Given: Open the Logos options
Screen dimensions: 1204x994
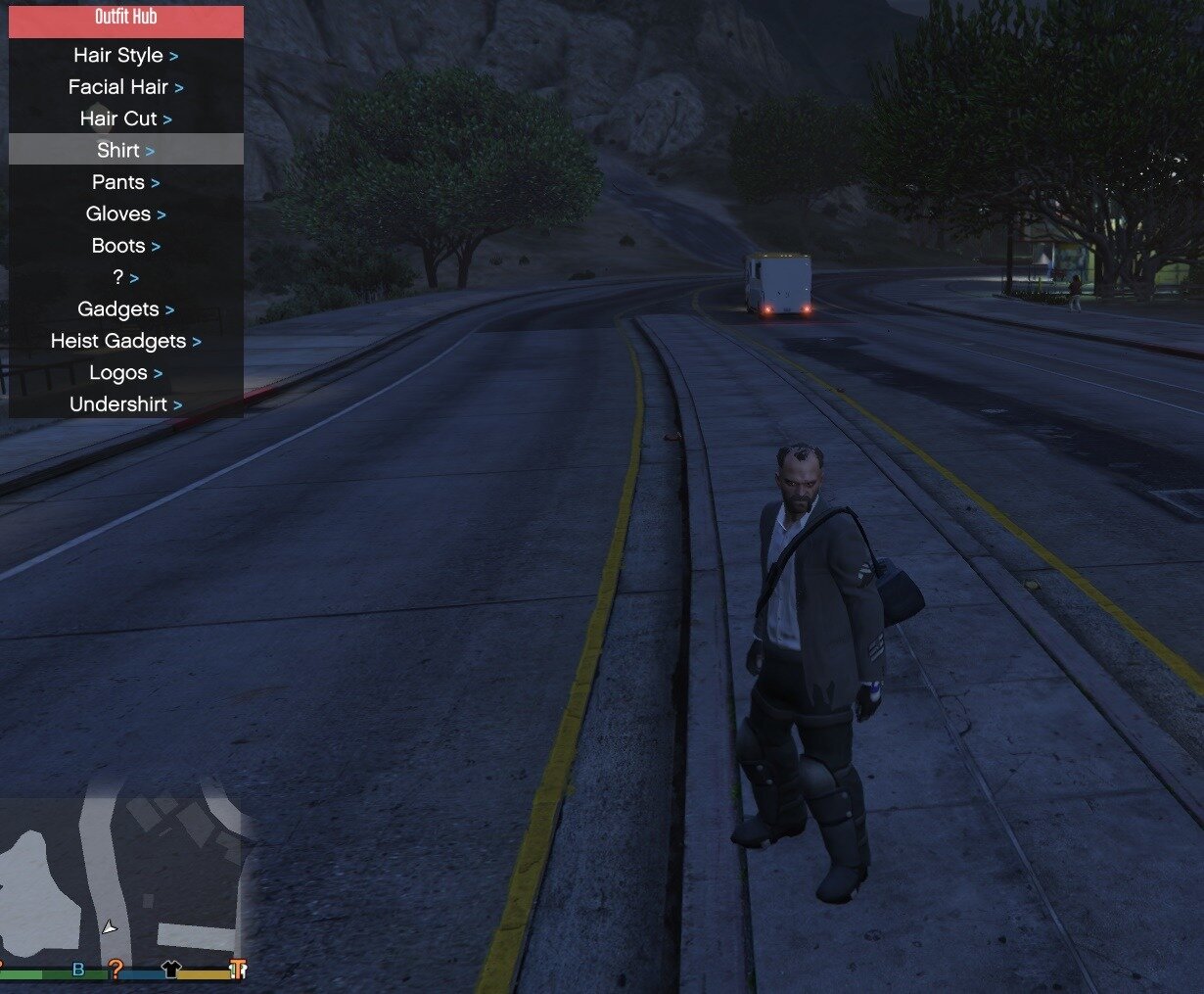Looking at the screenshot, I should pos(125,373).
